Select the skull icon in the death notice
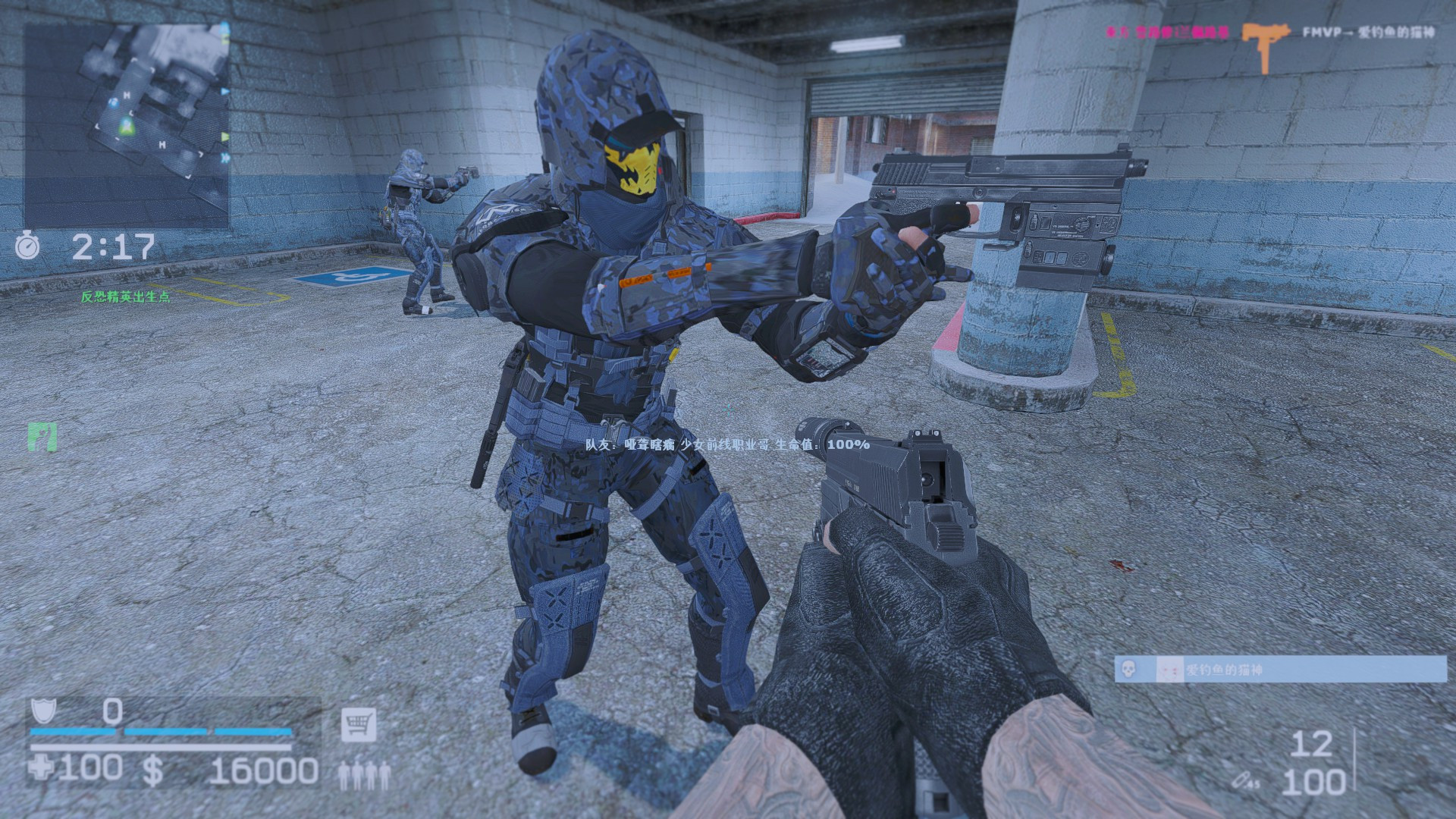1456x819 pixels. tap(1128, 669)
